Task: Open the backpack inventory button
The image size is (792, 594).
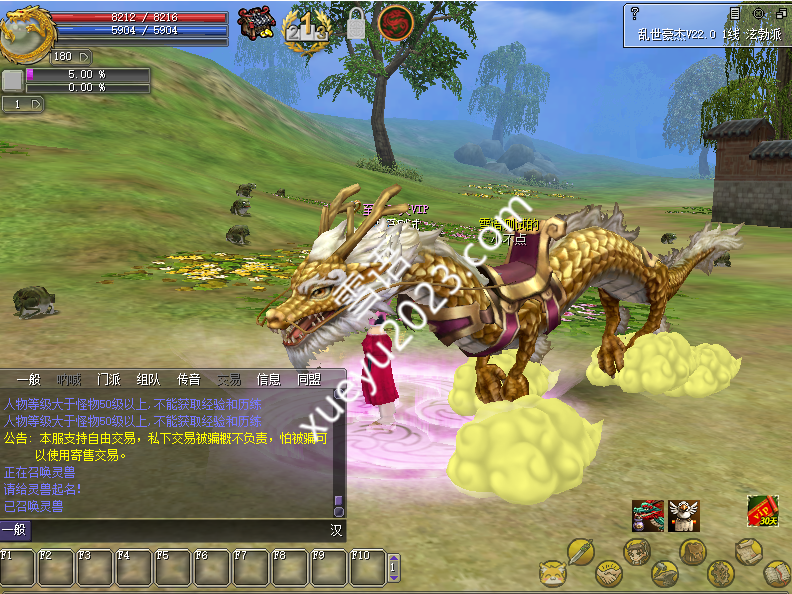Action: coord(693,552)
